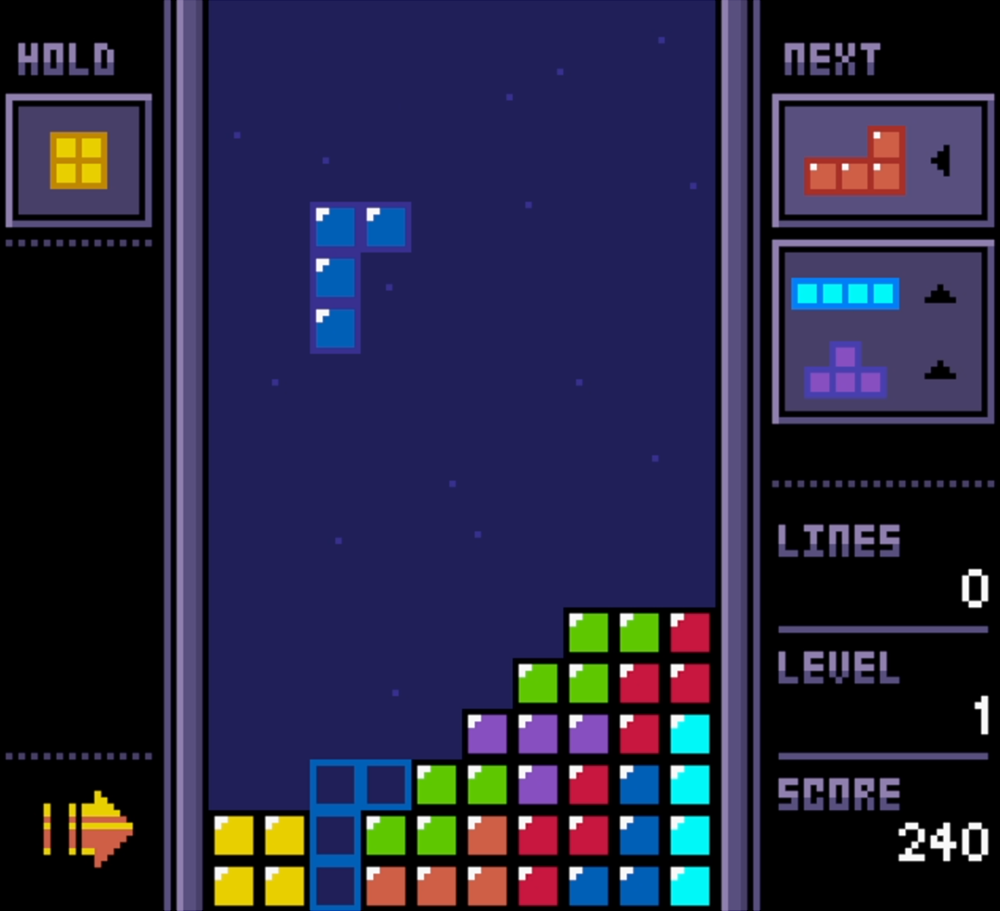Click the left-pointing triangle beside the L piece
The width and height of the screenshot is (1000, 911).
(x=940, y=160)
